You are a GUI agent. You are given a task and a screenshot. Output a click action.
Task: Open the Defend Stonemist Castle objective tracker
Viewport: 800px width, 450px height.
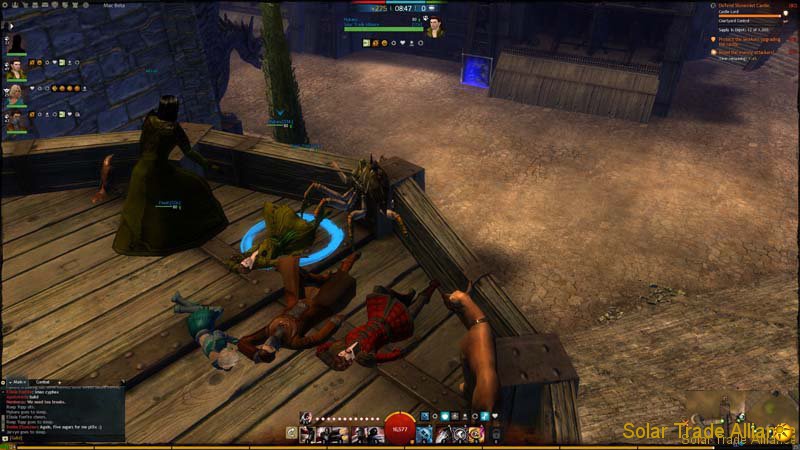[x=745, y=6]
